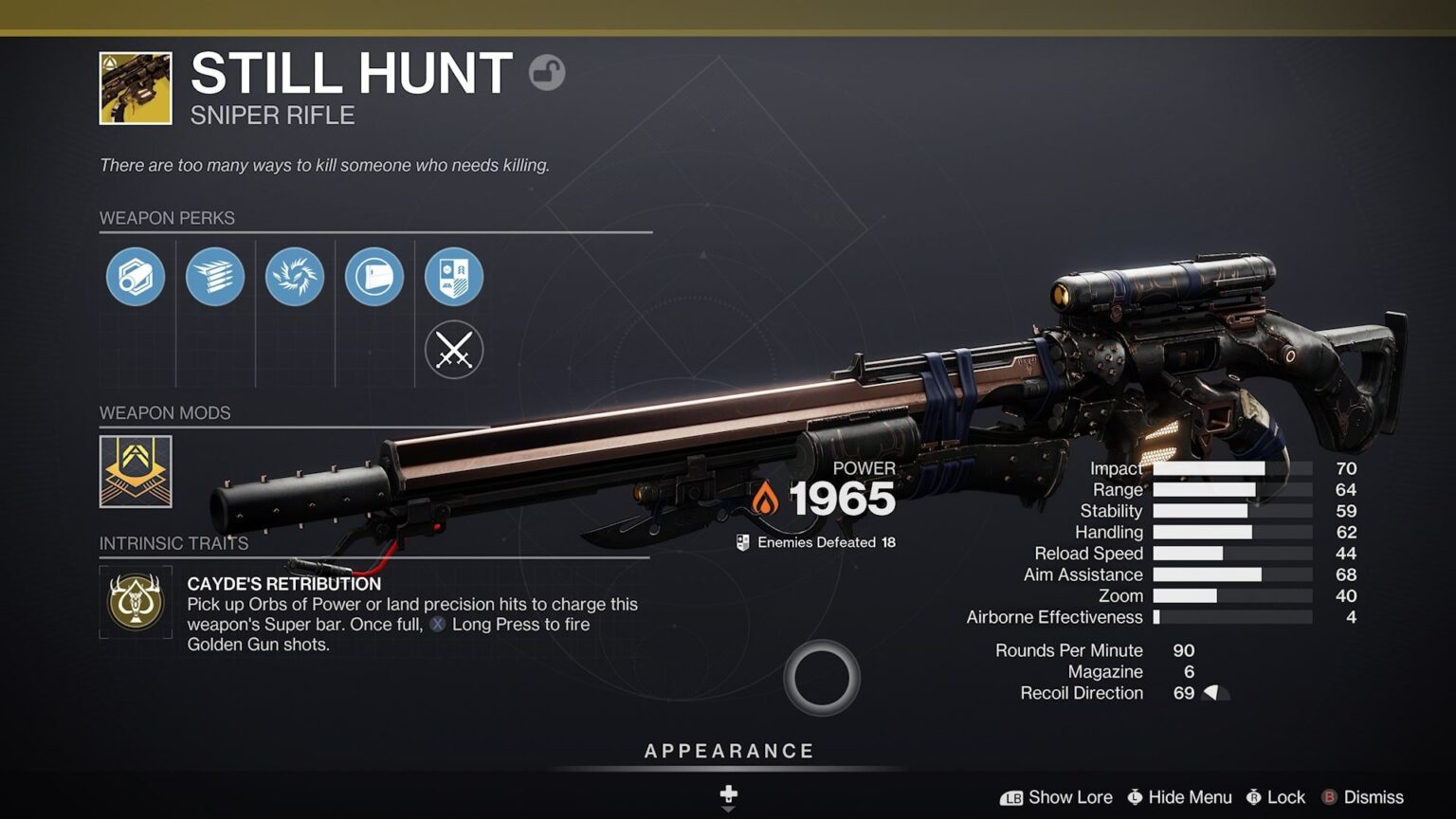This screenshot has height=819, width=1456.
Task: Open the Intrinsic Traits section
Action: [173, 543]
